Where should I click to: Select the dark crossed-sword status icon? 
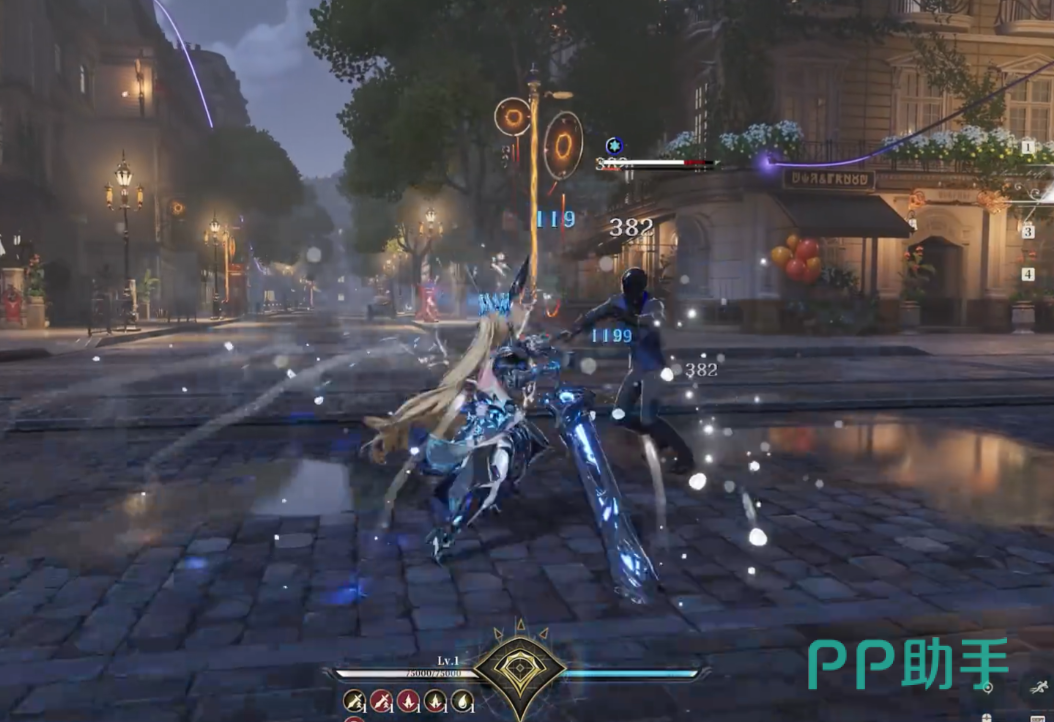click(354, 701)
